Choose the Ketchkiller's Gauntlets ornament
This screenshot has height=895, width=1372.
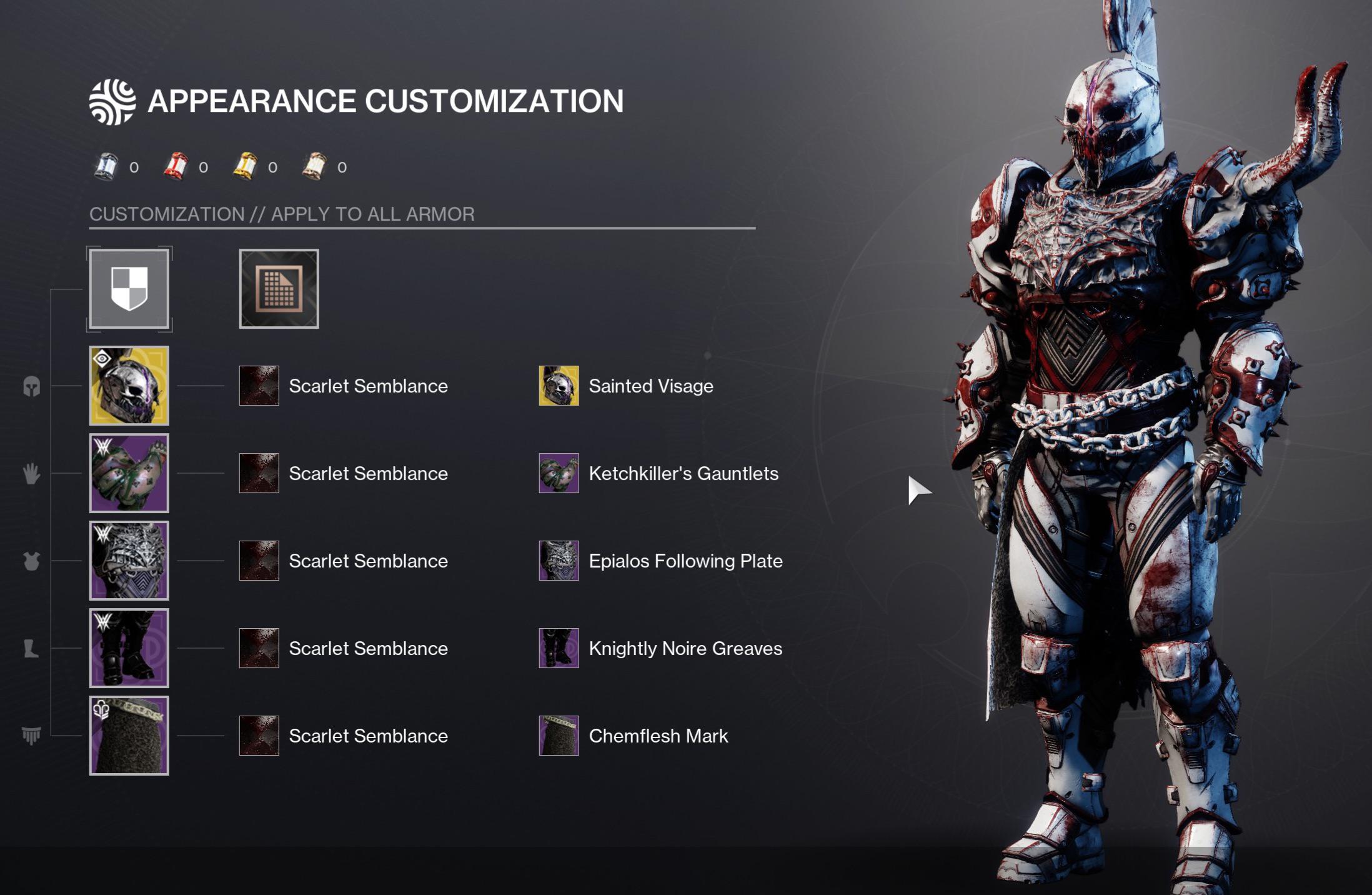[x=558, y=474]
